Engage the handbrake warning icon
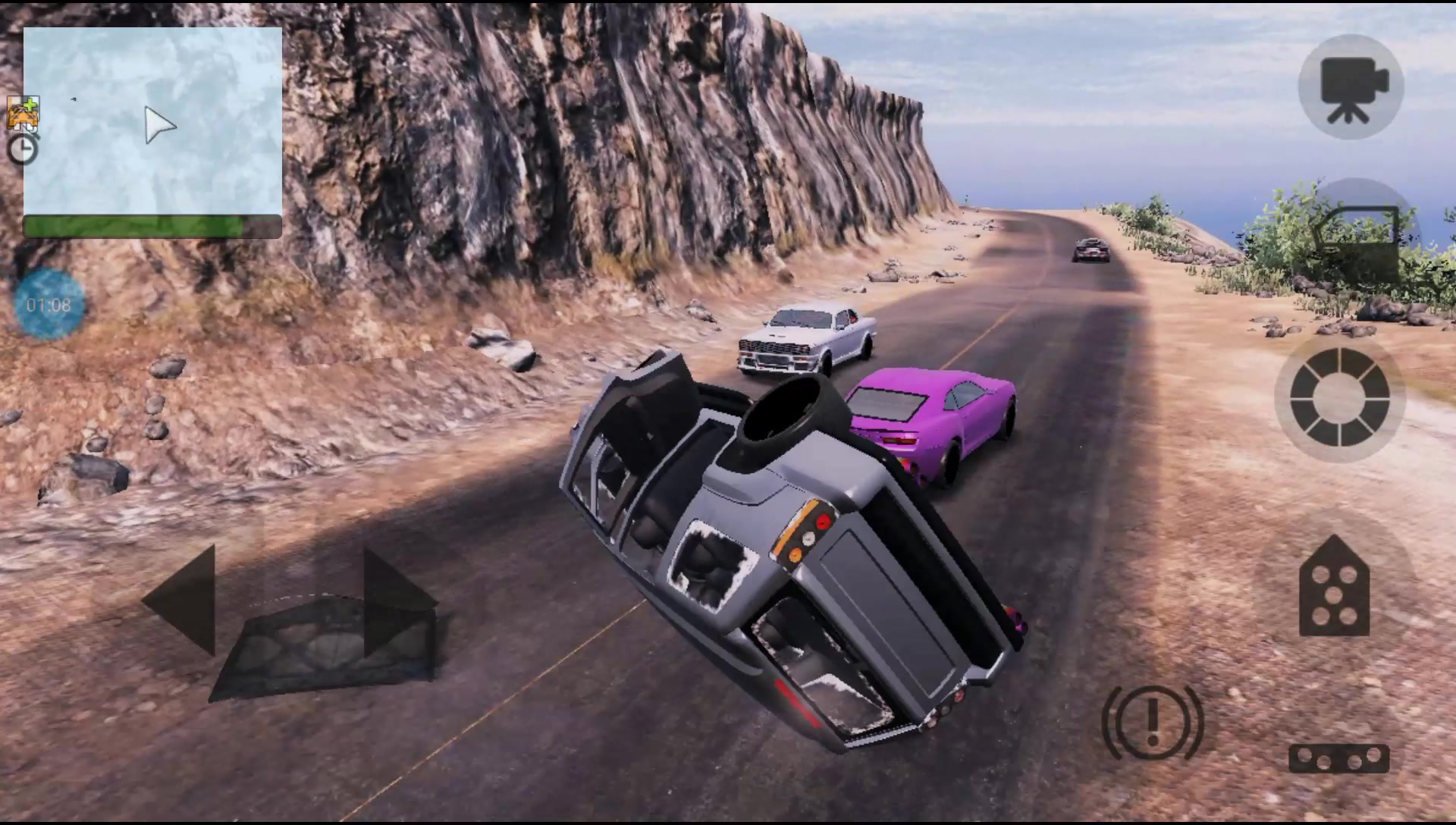Viewport: 1456px width, 825px height. [x=1152, y=721]
